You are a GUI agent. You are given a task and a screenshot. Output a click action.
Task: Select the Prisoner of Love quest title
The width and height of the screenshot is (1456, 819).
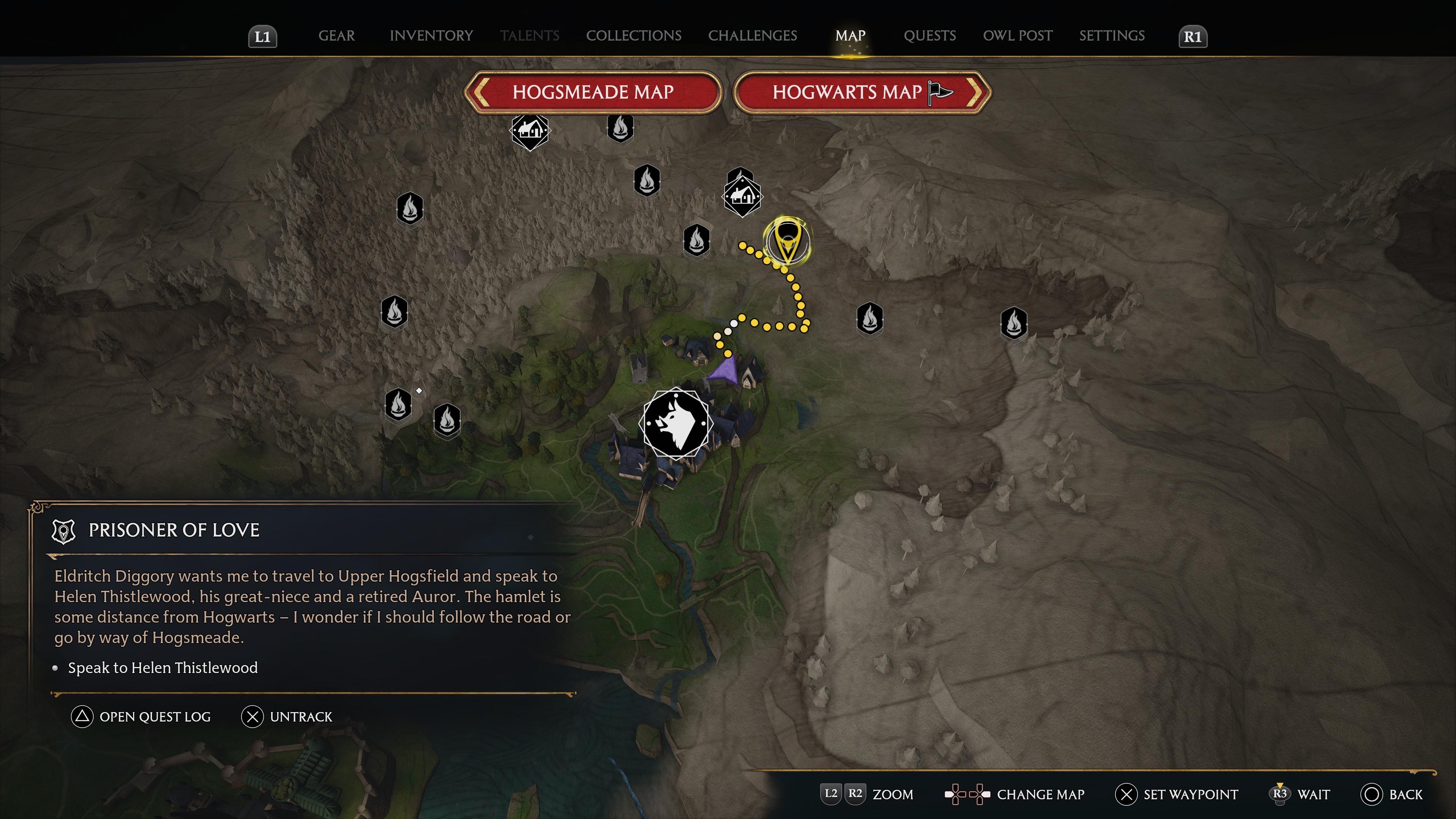(x=174, y=530)
